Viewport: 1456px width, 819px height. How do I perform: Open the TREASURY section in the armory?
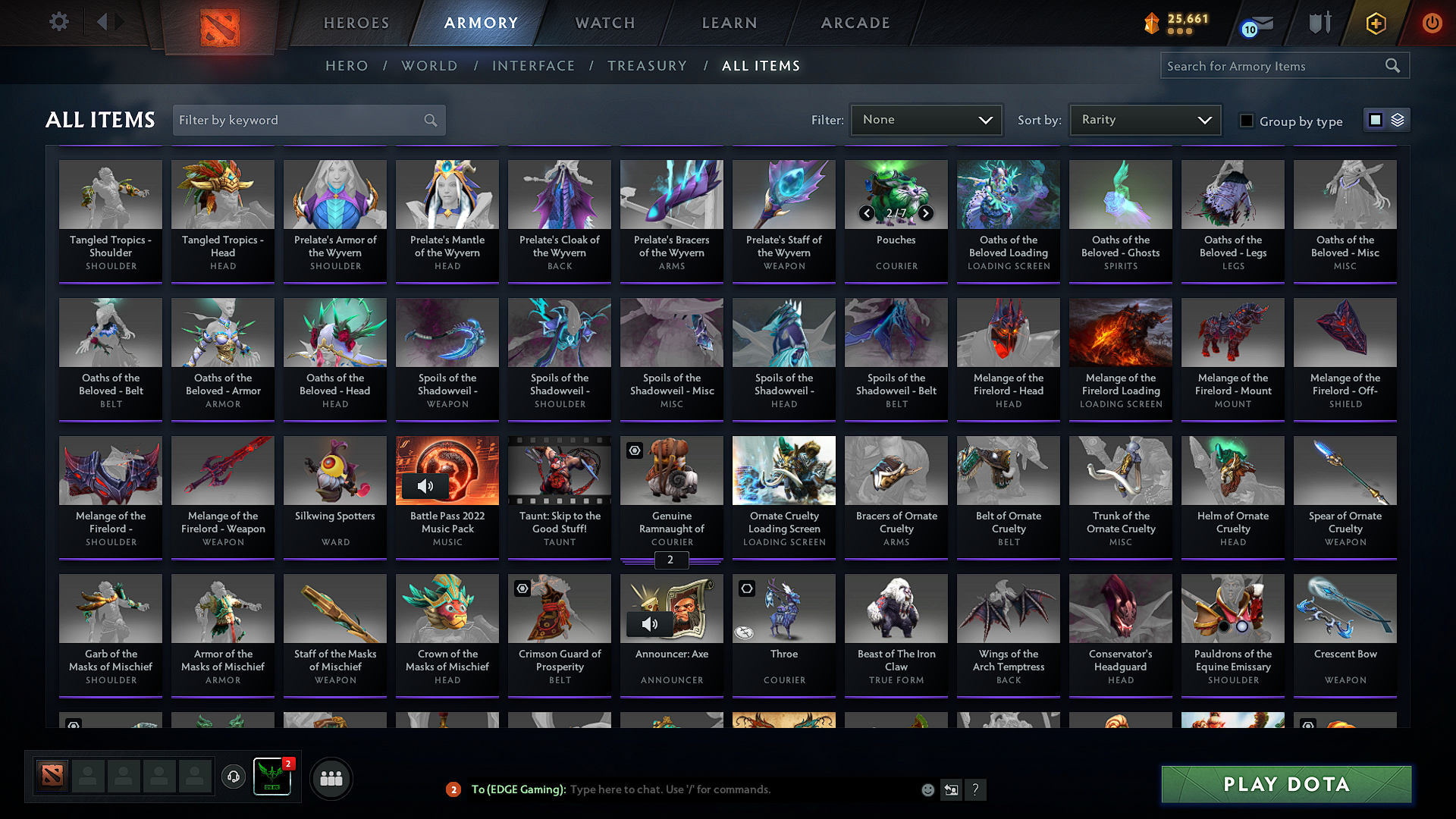(648, 66)
